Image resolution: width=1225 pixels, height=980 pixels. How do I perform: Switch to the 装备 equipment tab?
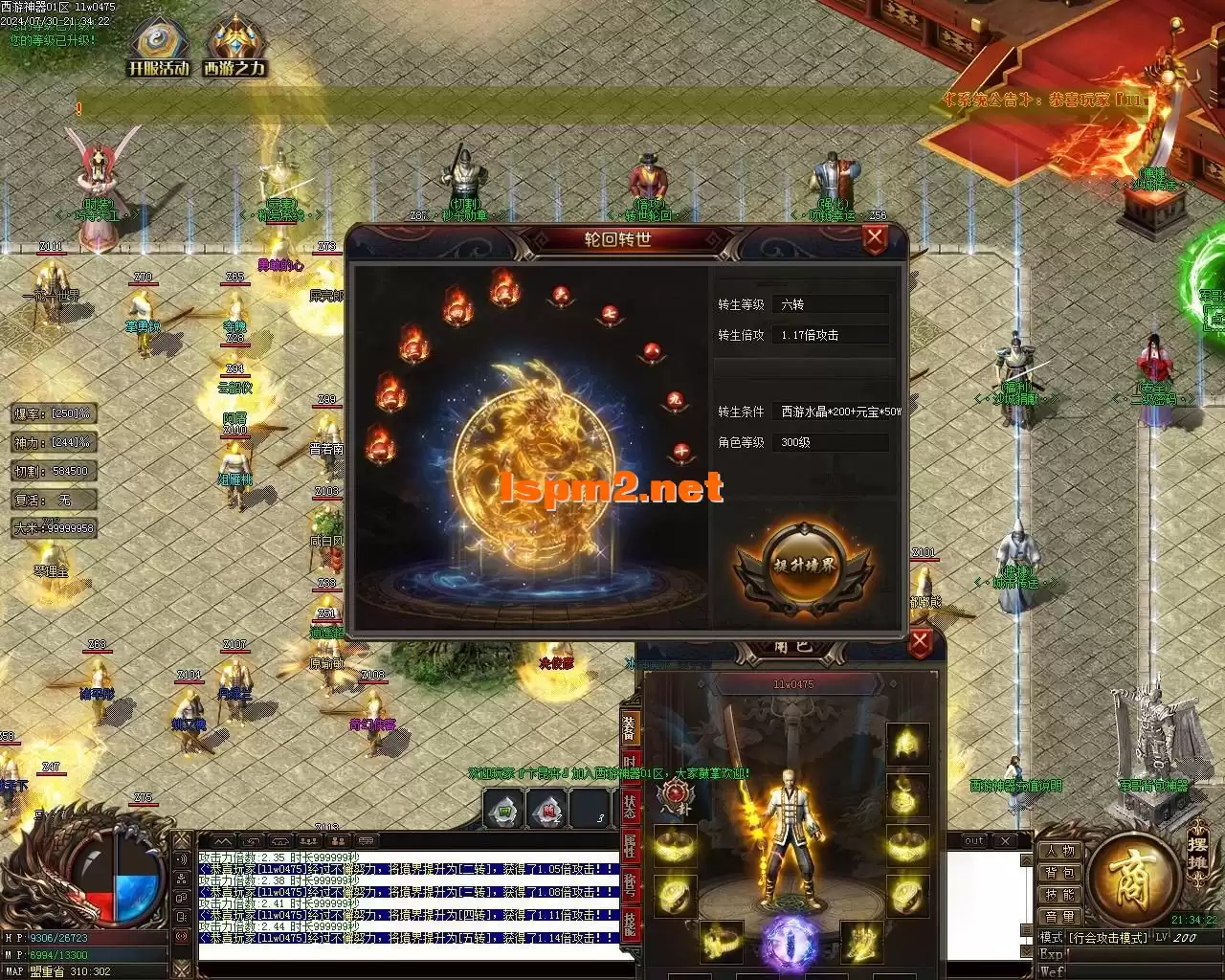(x=630, y=727)
